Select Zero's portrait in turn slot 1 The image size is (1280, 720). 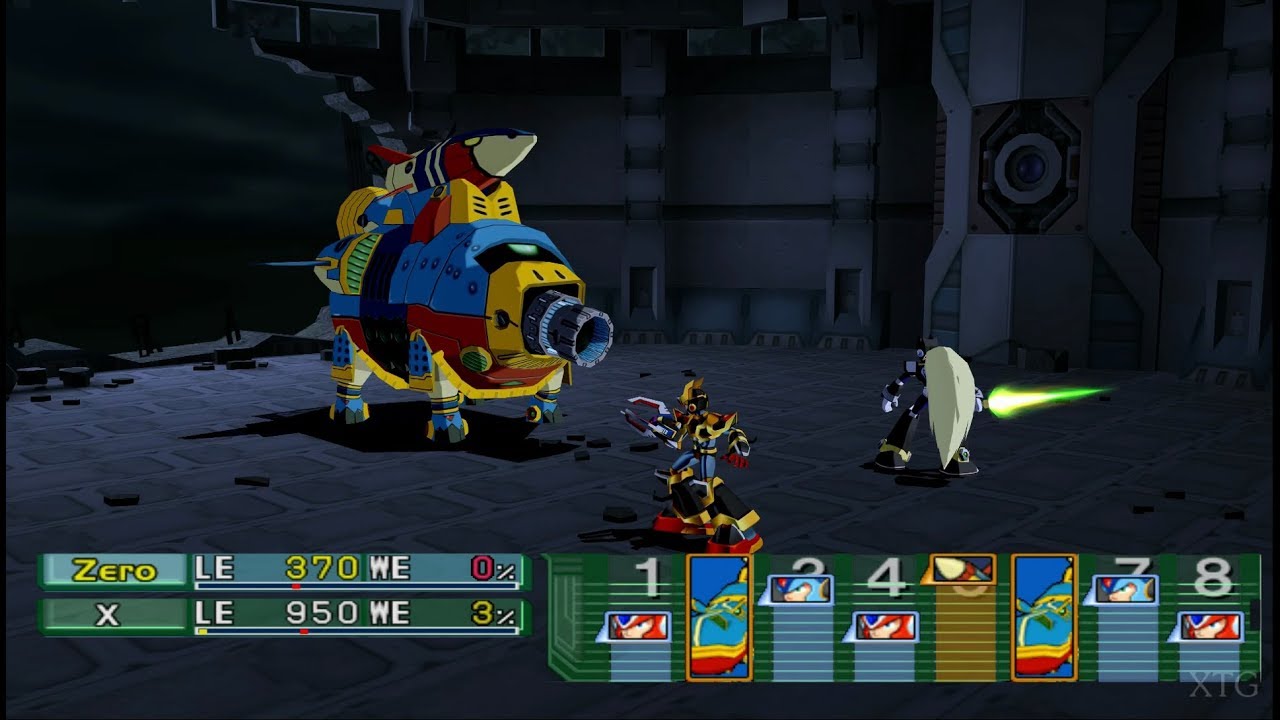click(x=638, y=625)
